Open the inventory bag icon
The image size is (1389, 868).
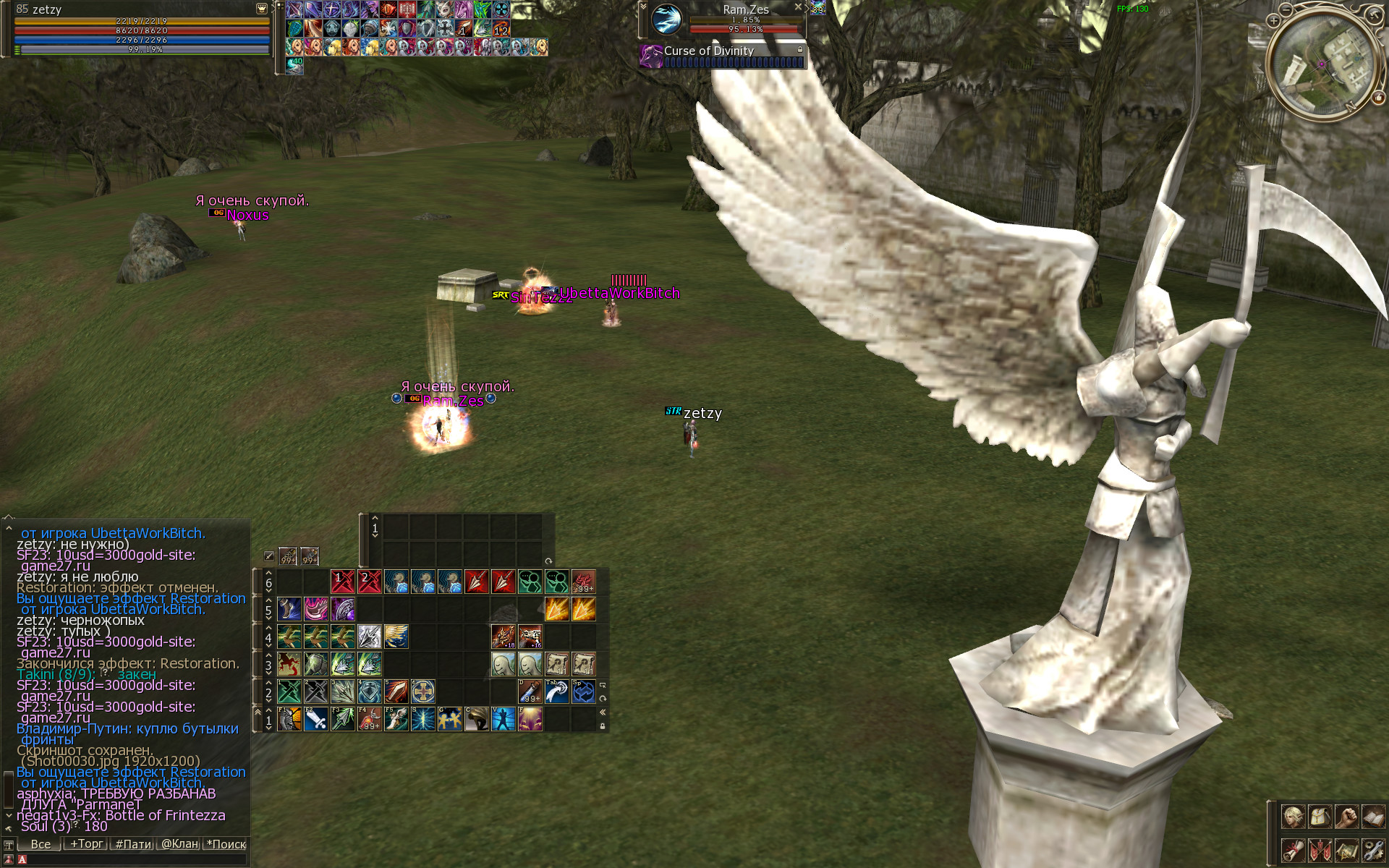(x=1320, y=817)
